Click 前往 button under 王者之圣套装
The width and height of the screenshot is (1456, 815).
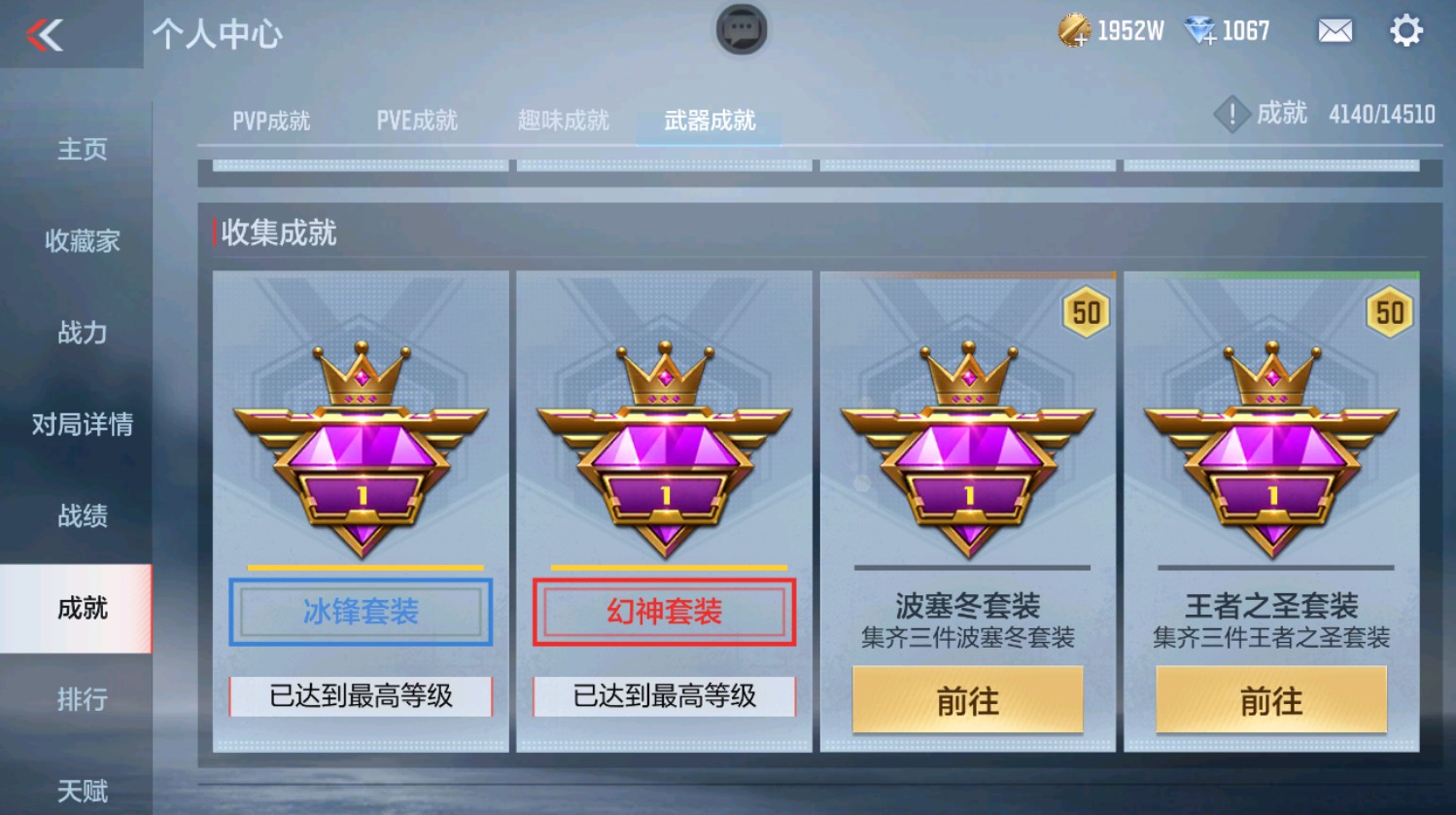[x=1271, y=699]
